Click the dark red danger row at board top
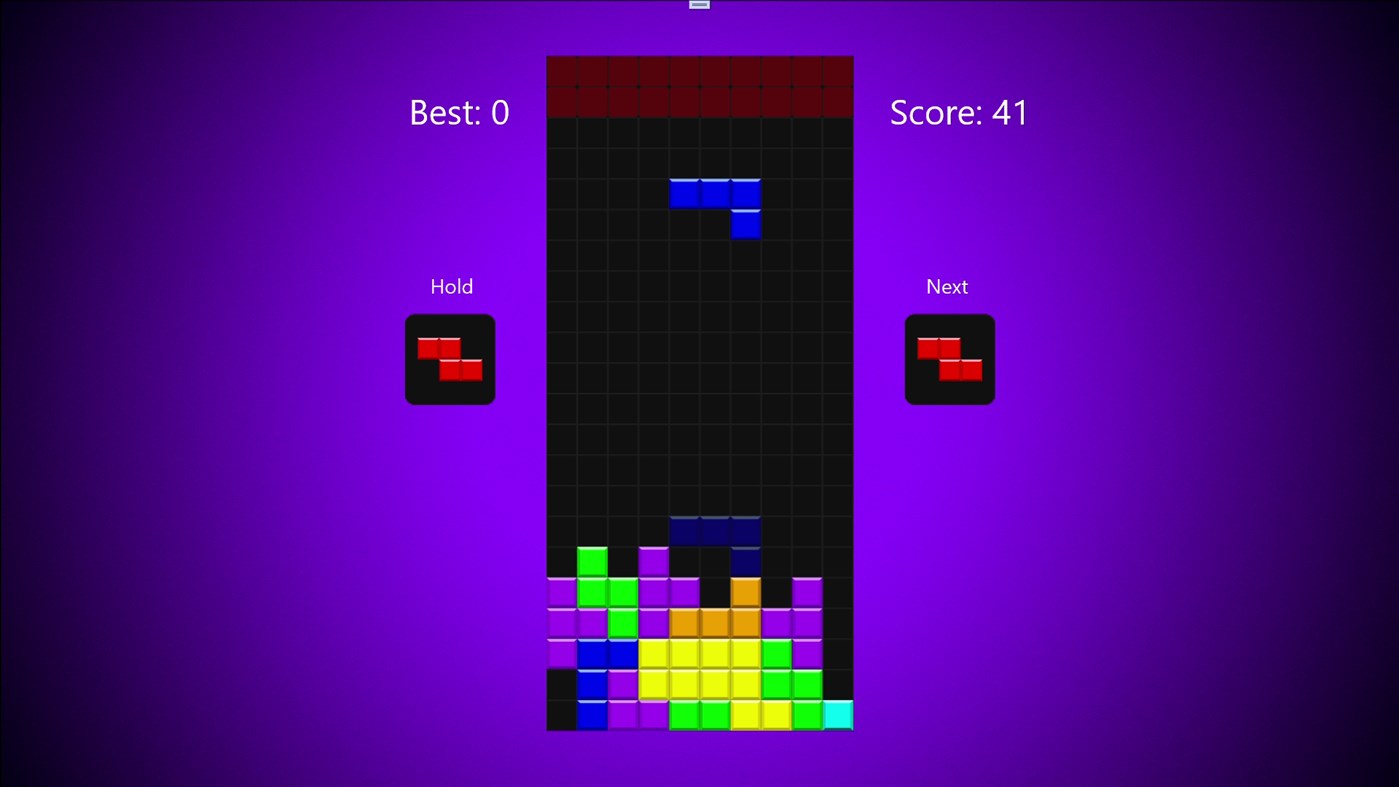This screenshot has width=1399, height=787. 699,86
